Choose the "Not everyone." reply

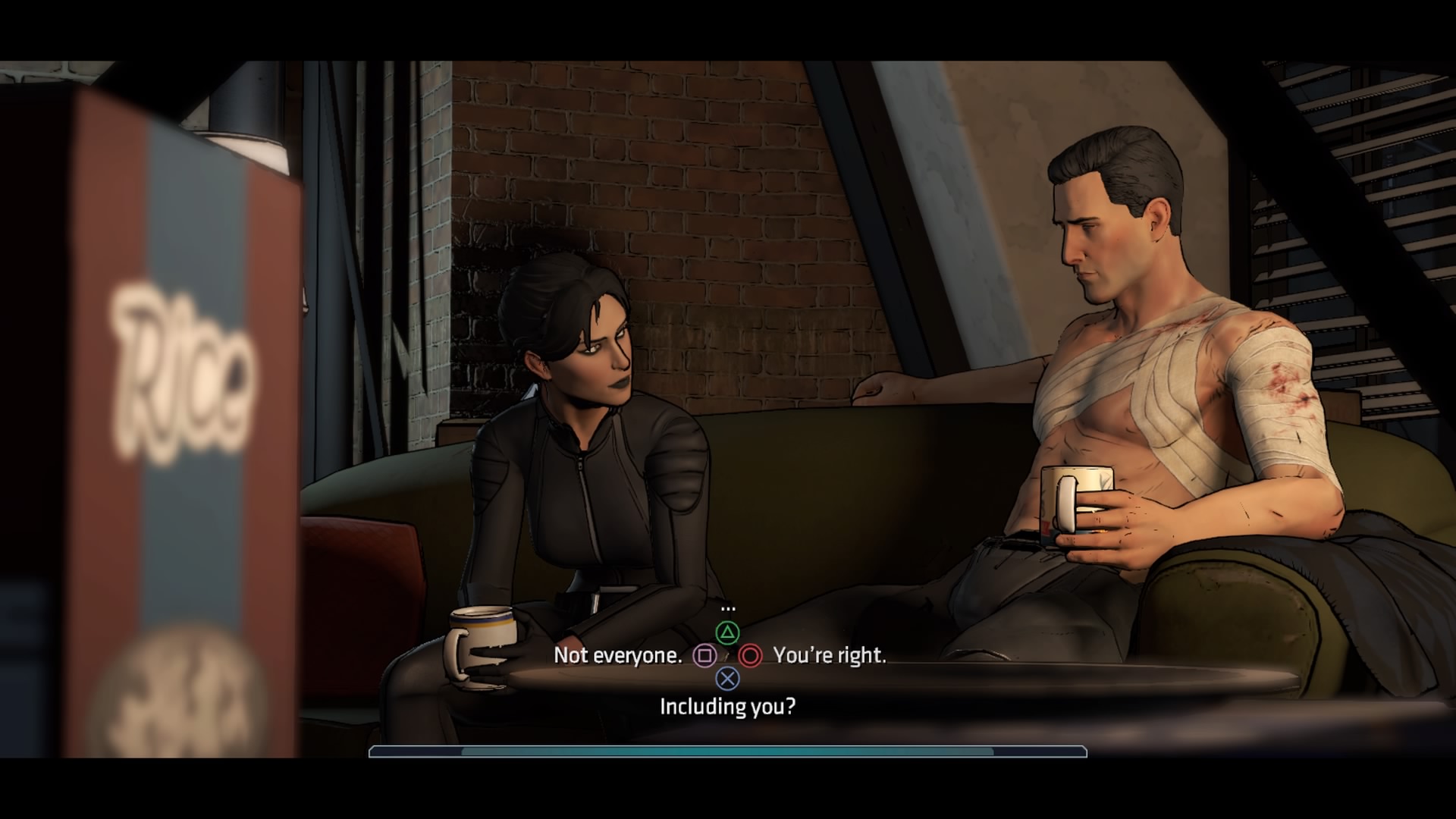pyautogui.click(x=618, y=655)
